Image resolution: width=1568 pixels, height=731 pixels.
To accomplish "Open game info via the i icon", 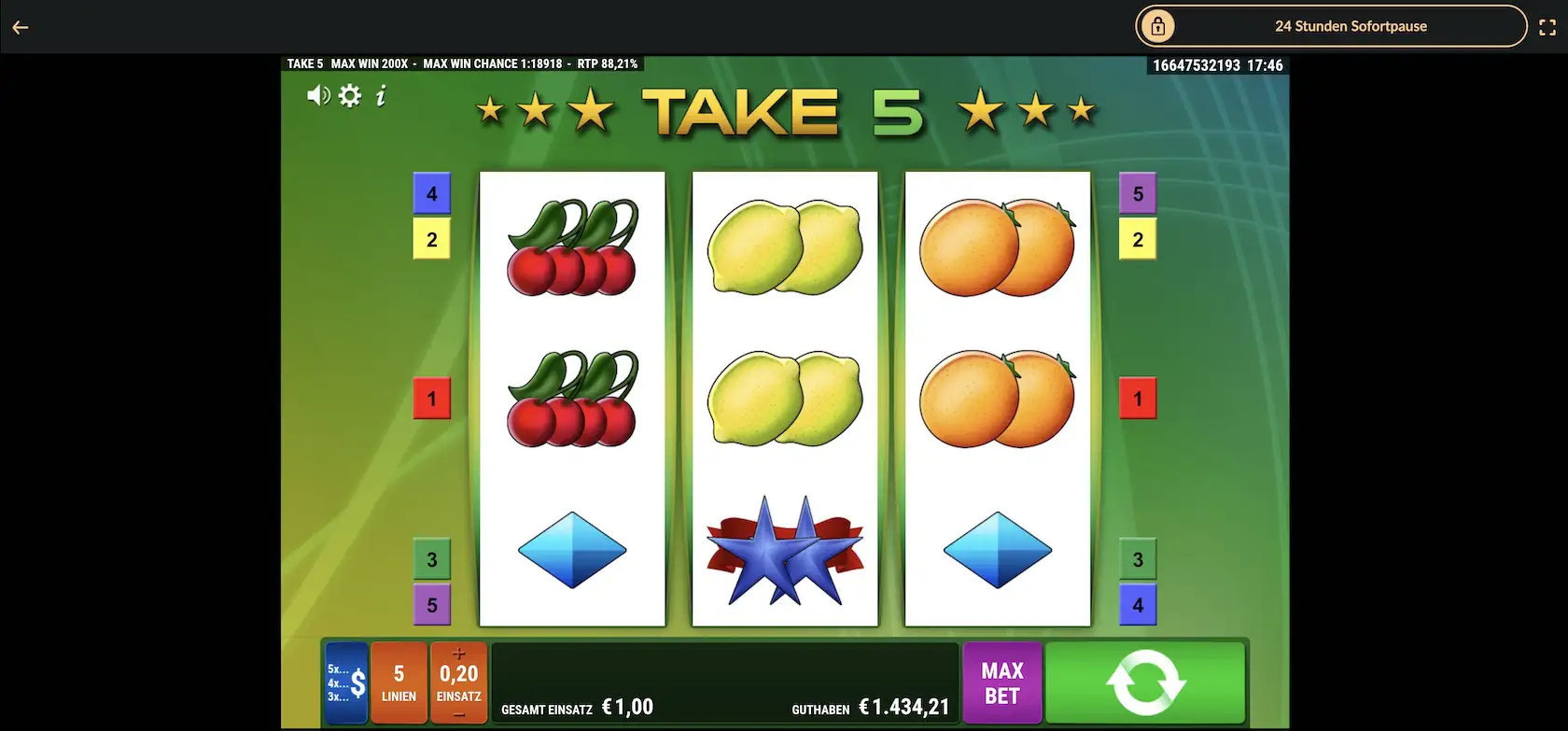I will coord(380,95).
